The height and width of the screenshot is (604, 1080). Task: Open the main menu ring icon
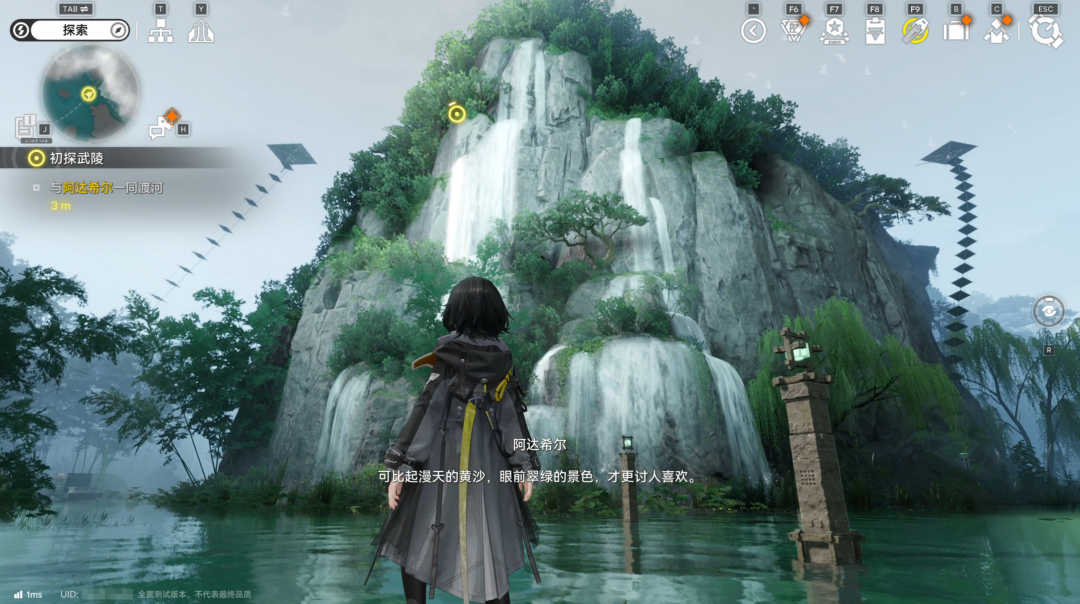click(x=1045, y=31)
